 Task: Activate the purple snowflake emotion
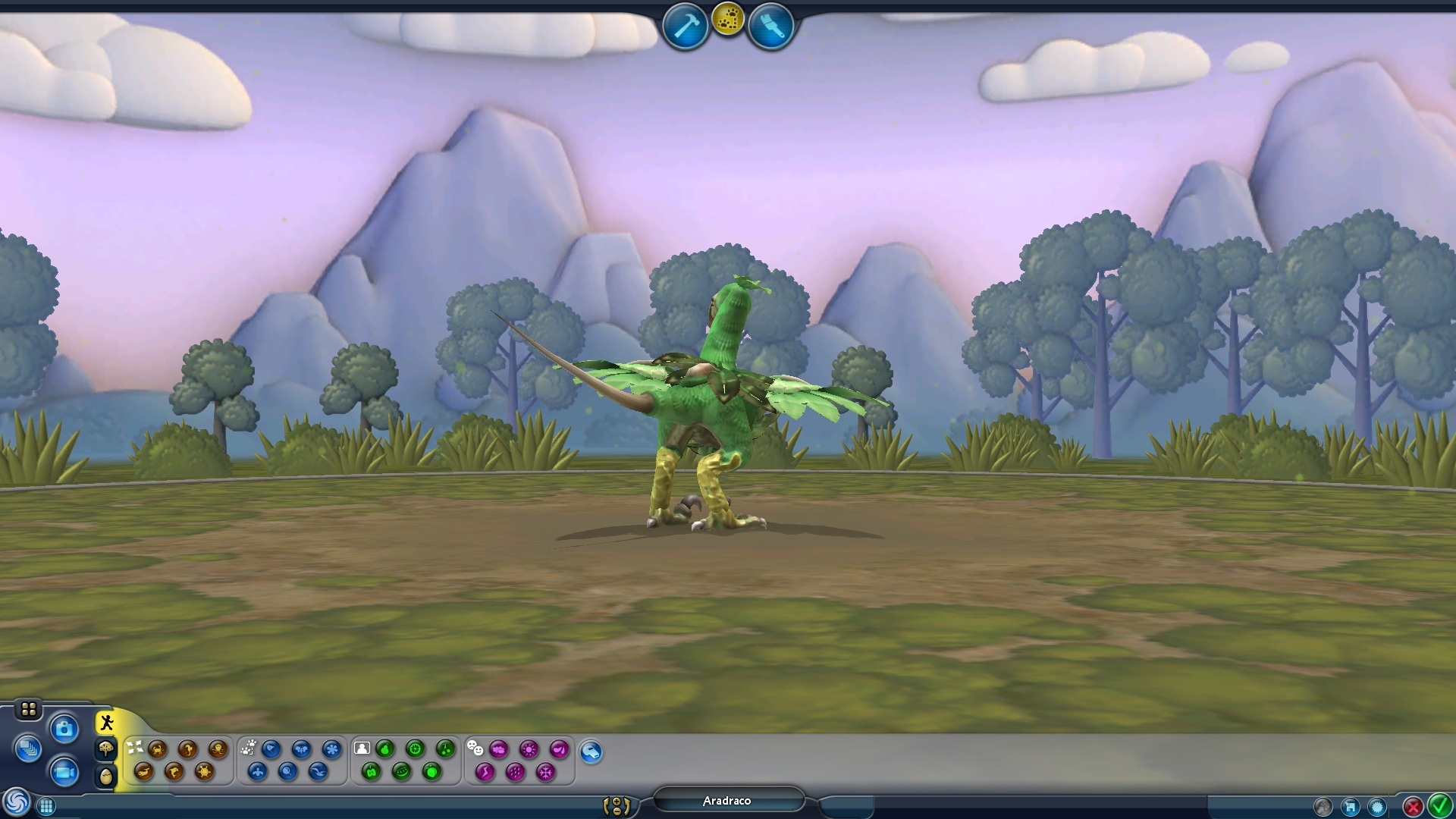point(545,772)
